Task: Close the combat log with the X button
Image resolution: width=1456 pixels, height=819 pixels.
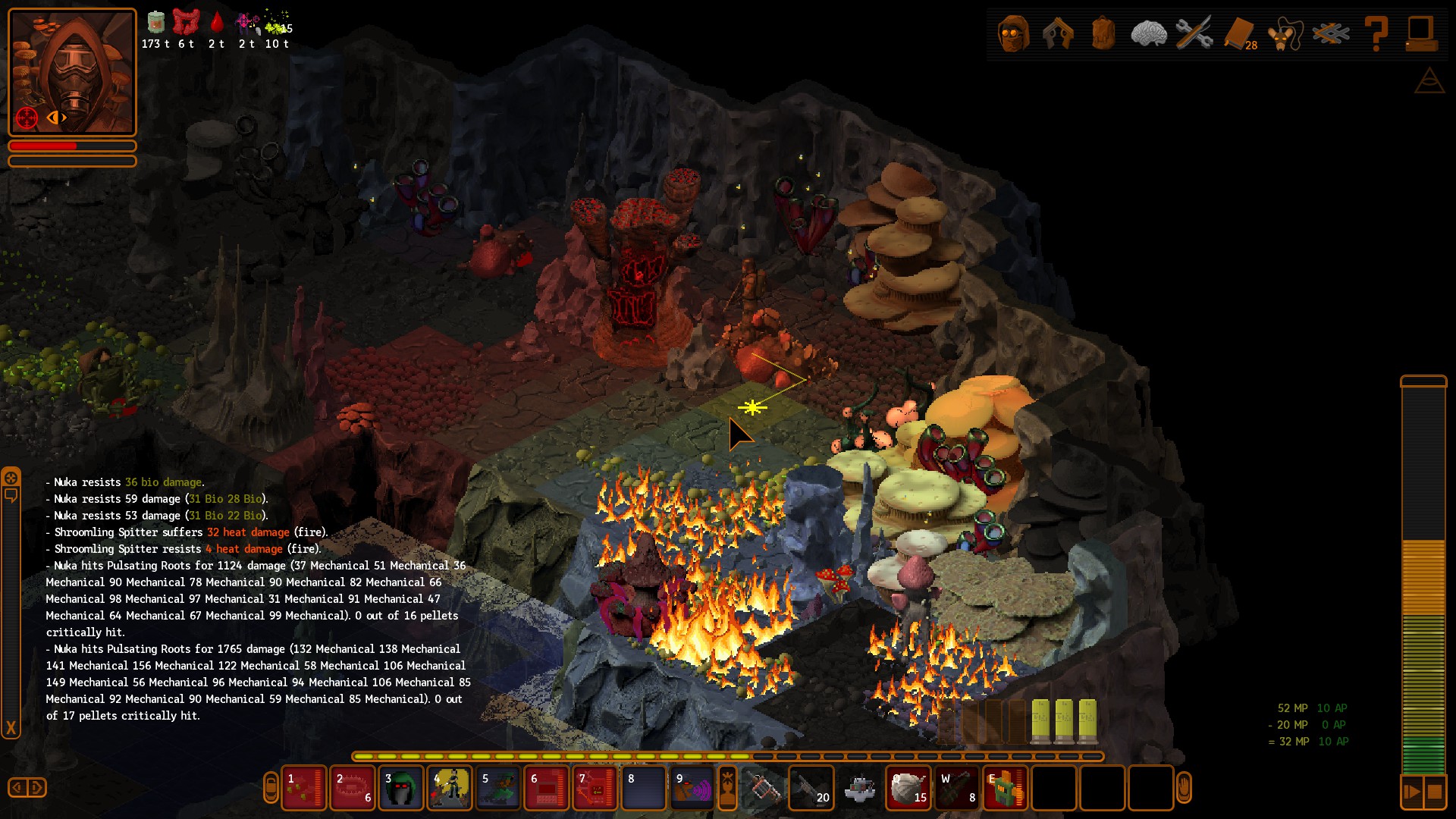Action: [11, 728]
